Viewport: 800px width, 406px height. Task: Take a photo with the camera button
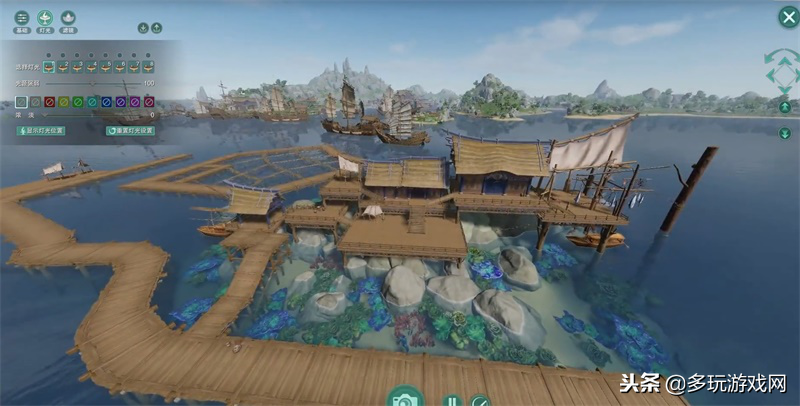tap(405, 398)
